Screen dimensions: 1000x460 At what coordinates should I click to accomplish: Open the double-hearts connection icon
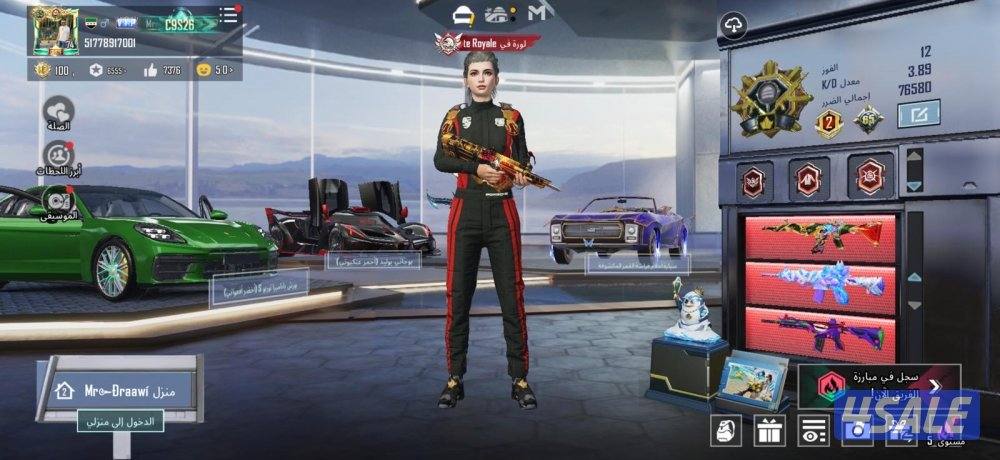pyautogui.click(x=59, y=108)
